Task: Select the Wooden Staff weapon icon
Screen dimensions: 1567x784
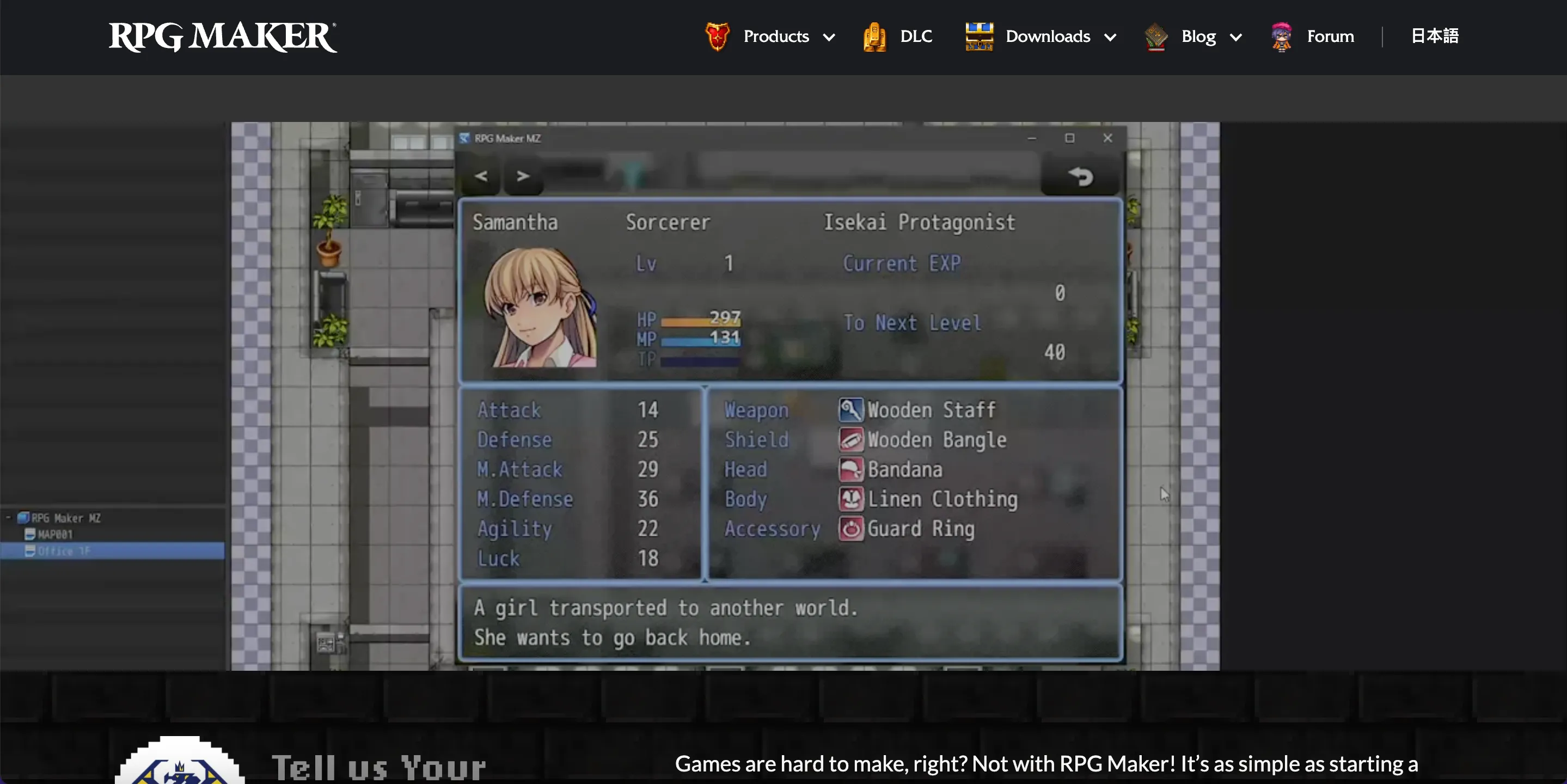Action: tap(850, 409)
